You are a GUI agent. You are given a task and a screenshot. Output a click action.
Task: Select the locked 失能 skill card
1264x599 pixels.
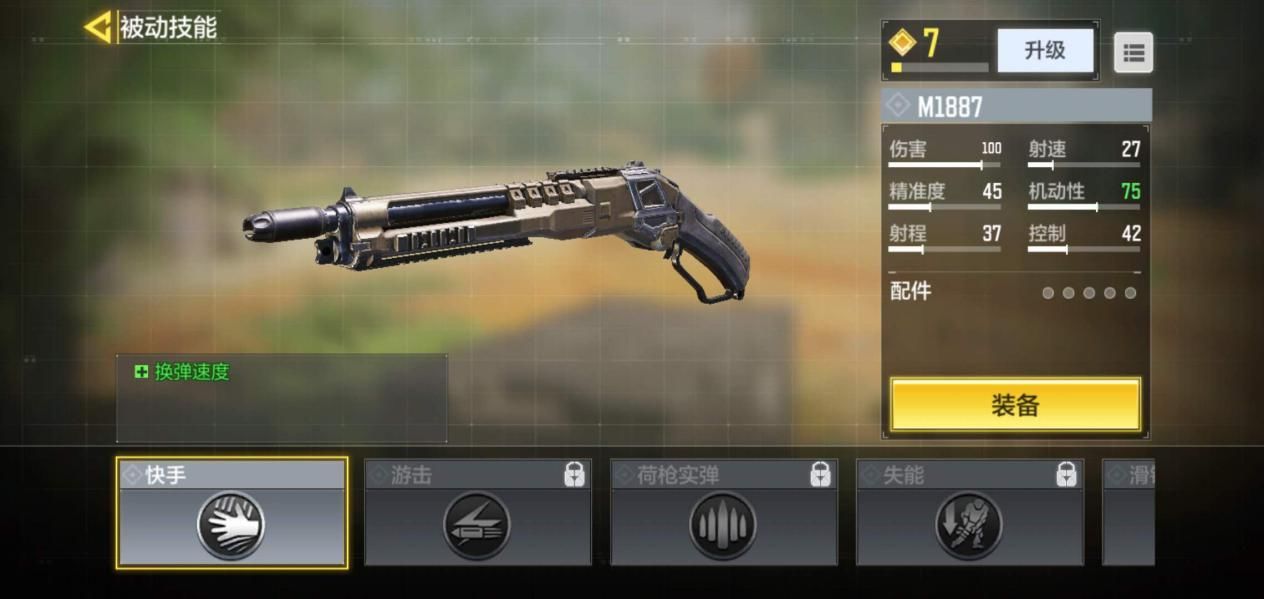969,513
